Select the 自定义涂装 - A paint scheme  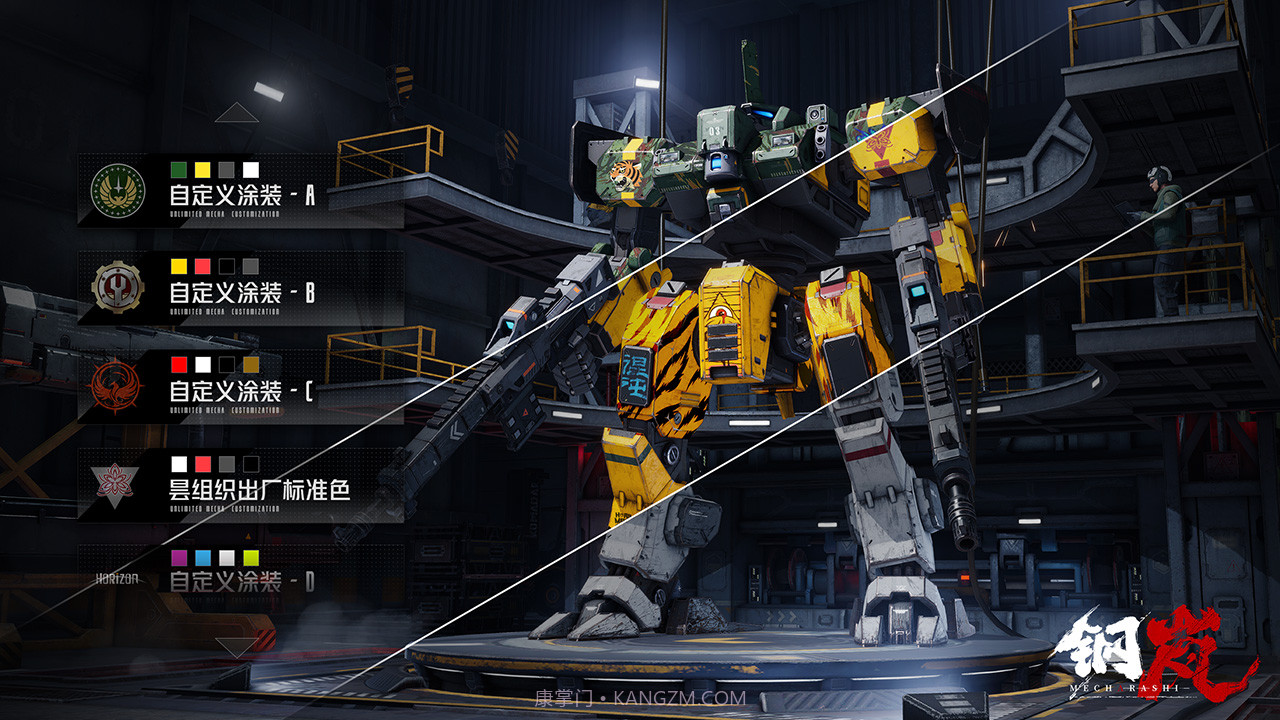click(240, 190)
